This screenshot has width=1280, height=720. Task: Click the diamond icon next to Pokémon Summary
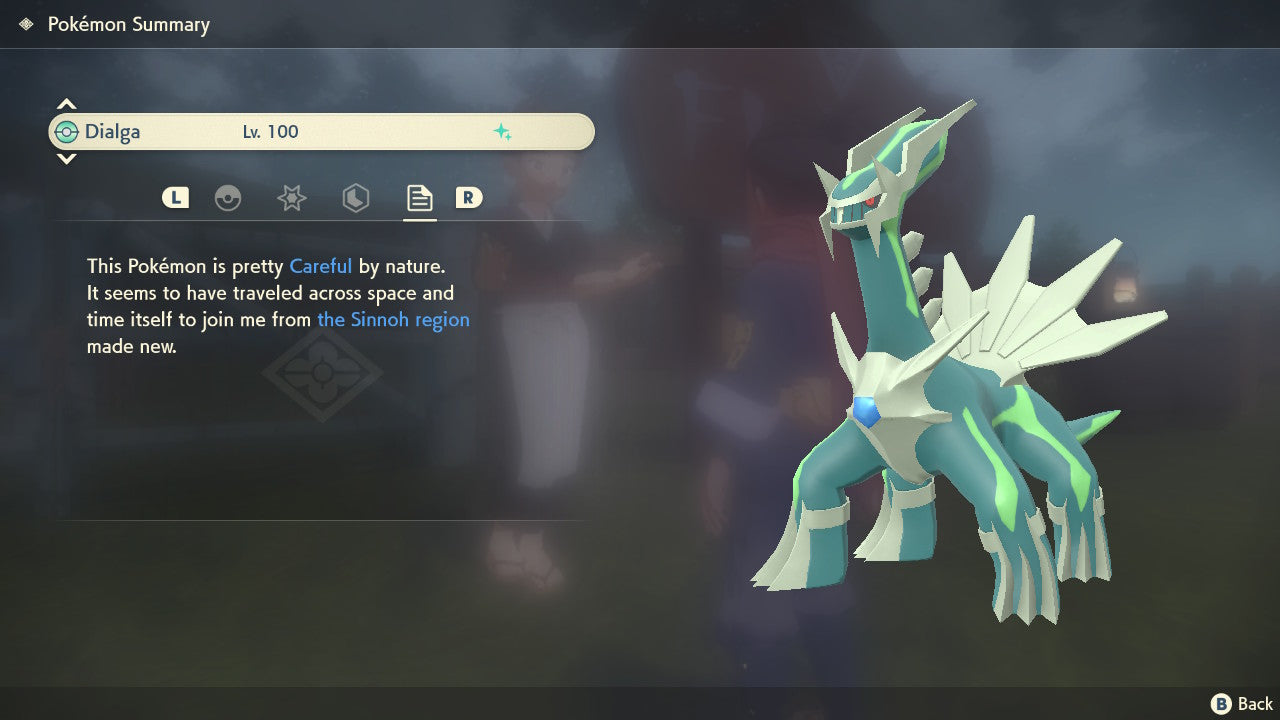[x=24, y=24]
